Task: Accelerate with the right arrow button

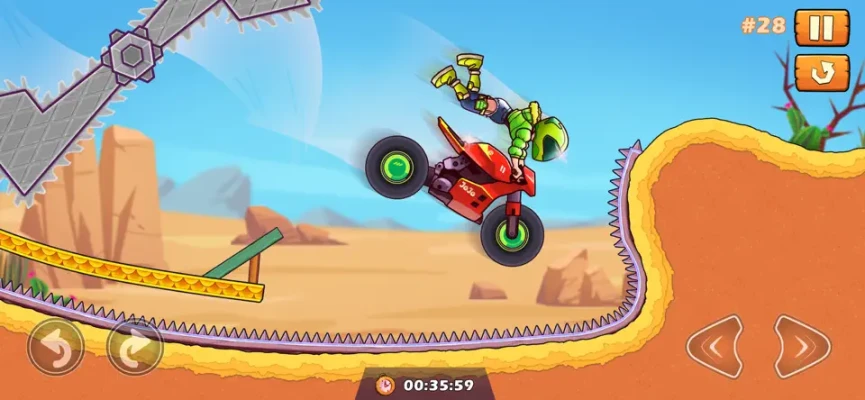Action: (802, 347)
